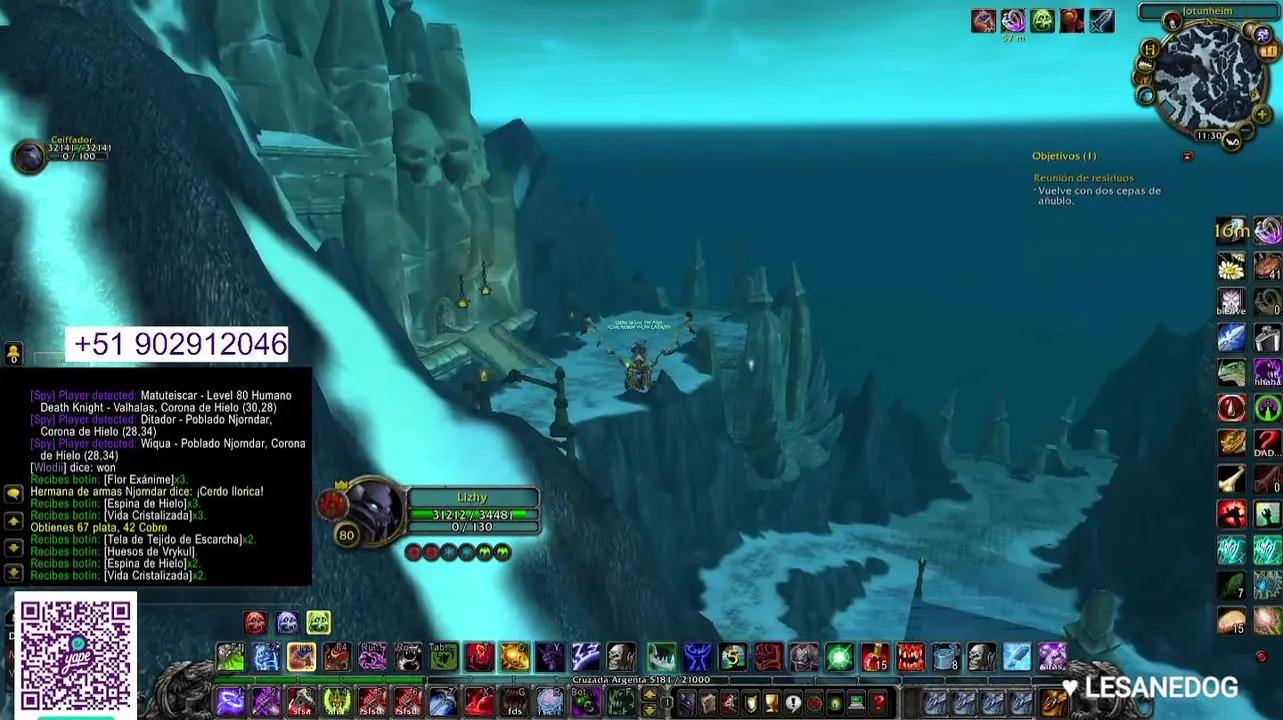Collapse the quest tracker with the red minus button
Image resolution: width=1283 pixels, height=720 pixels.
coord(1186,156)
